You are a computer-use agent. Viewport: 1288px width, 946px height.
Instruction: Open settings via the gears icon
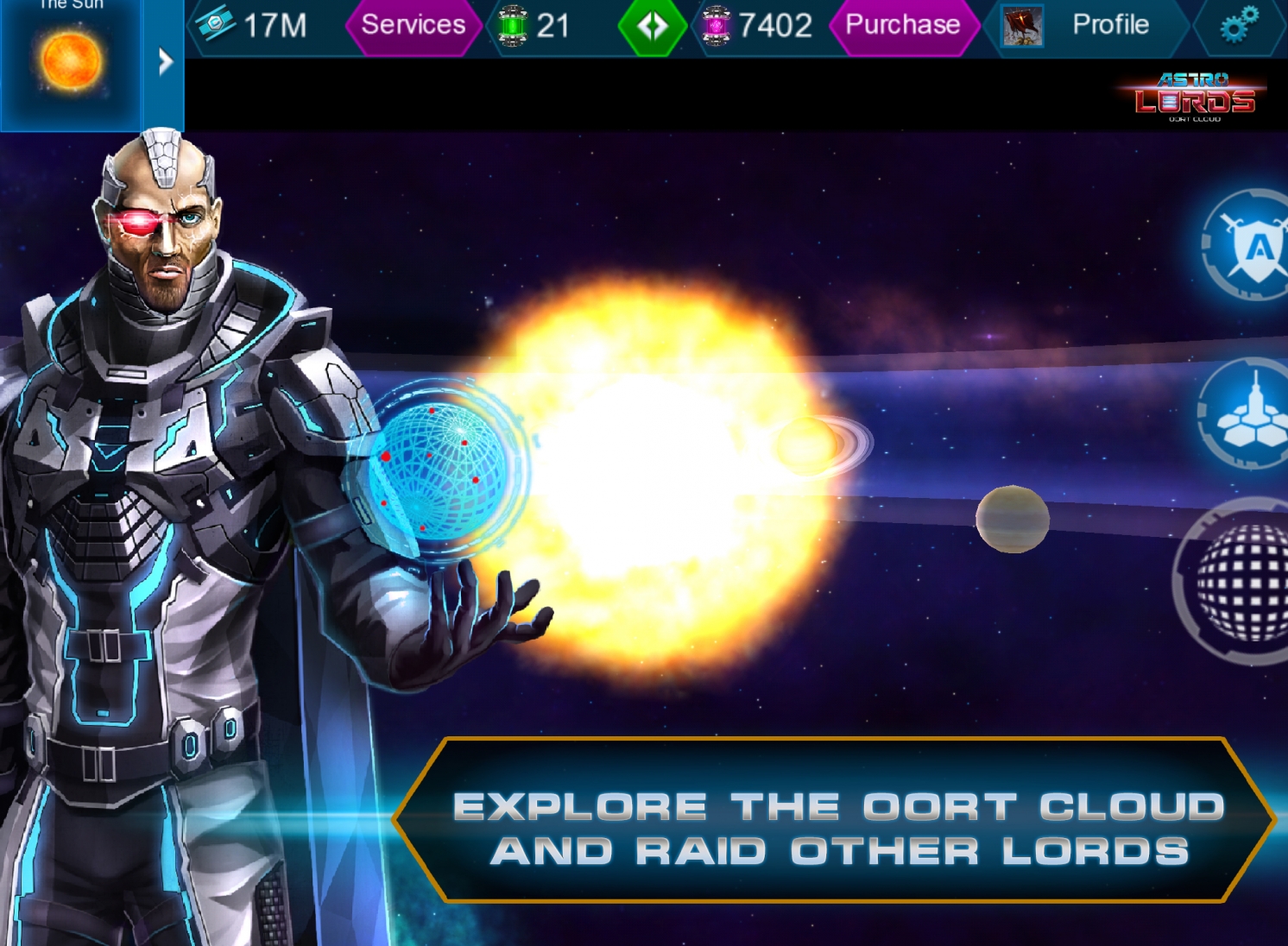coord(1239,26)
